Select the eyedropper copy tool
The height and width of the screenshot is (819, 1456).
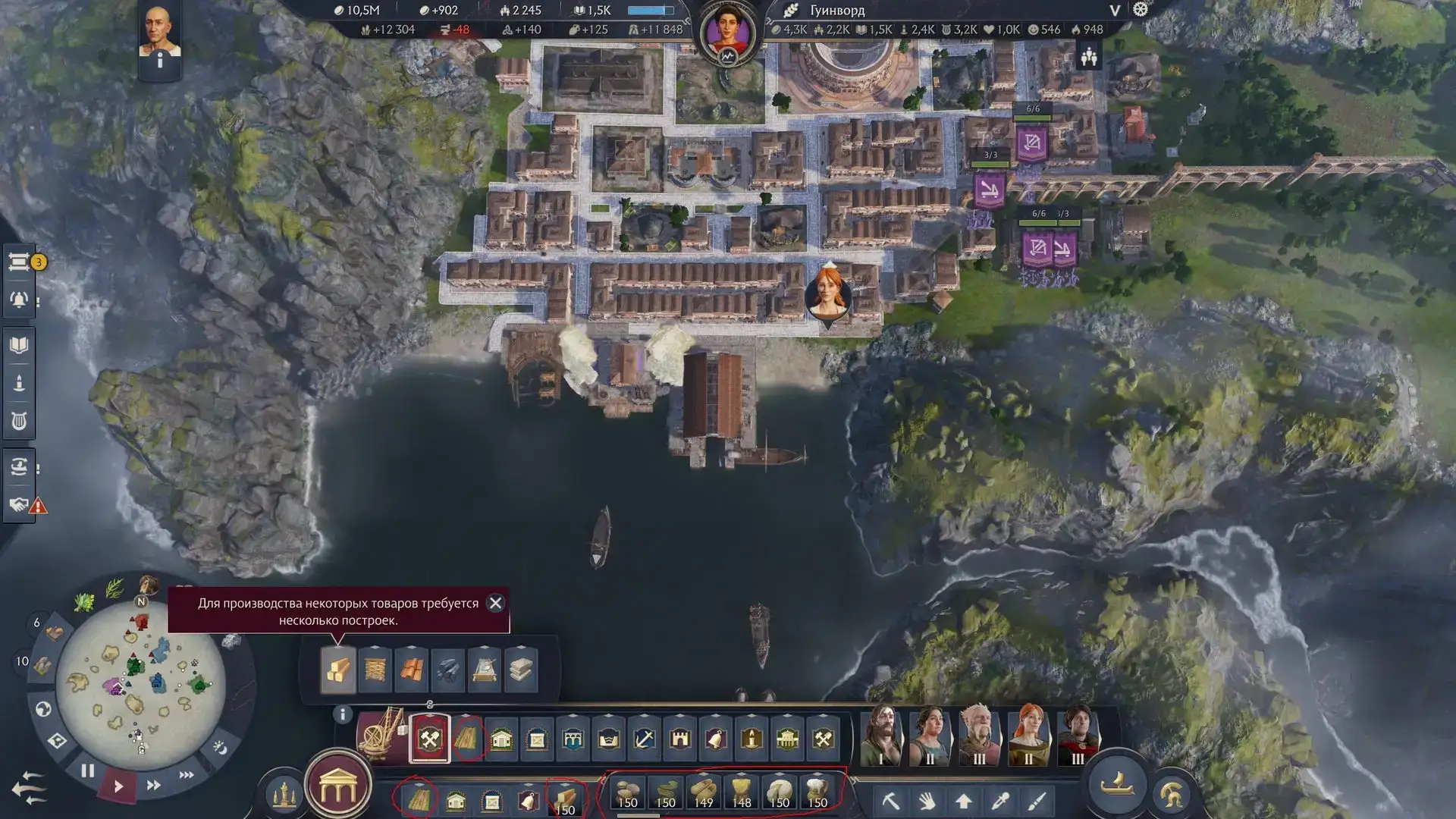click(x=1000, y=801)
